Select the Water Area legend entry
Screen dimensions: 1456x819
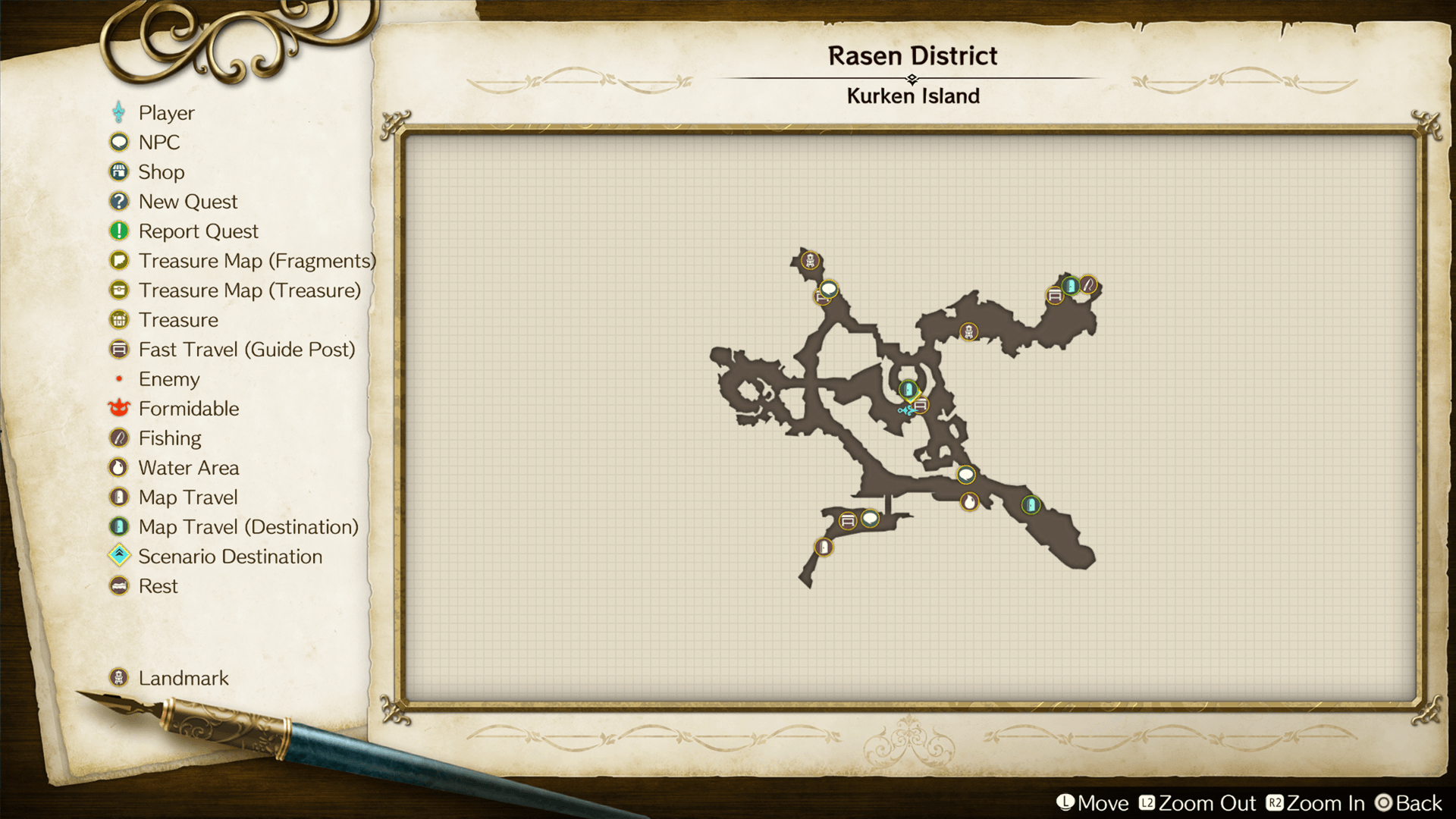(x=188, y=468)
